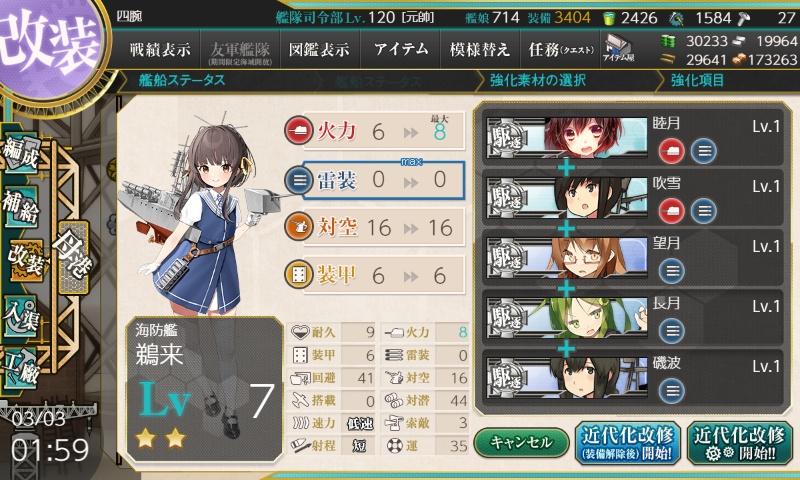This screenshot has width=800, height=480.
Task: Open the 図鑑表示 encyclopedia menu
Action: [x=320, y=49]
